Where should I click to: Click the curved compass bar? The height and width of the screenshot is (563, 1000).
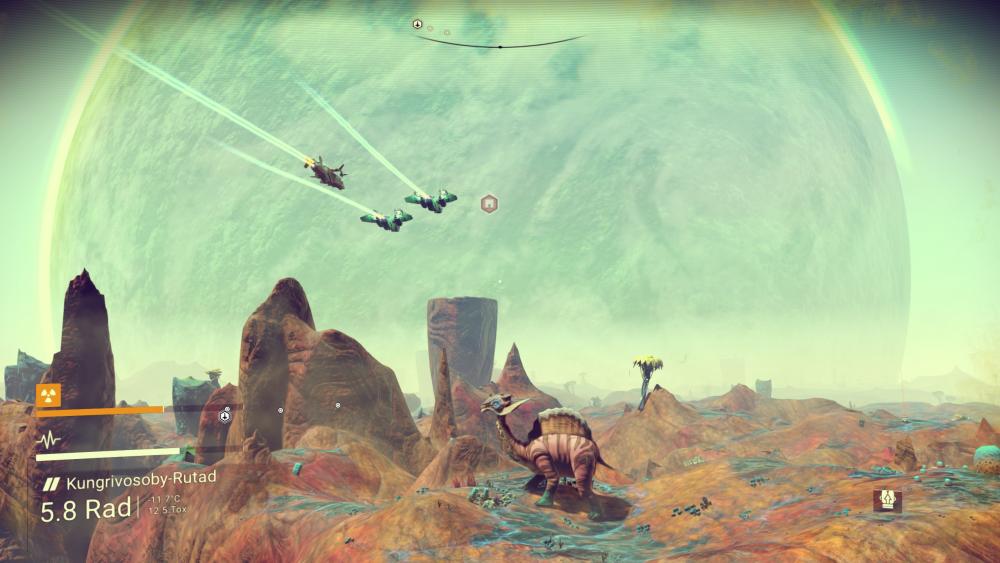tap(500, 44)
